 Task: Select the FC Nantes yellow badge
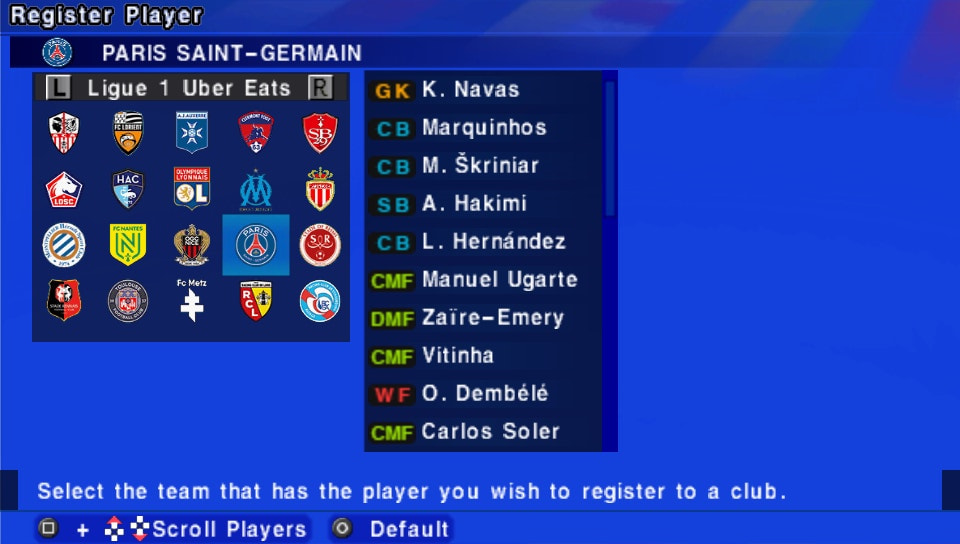128,244
